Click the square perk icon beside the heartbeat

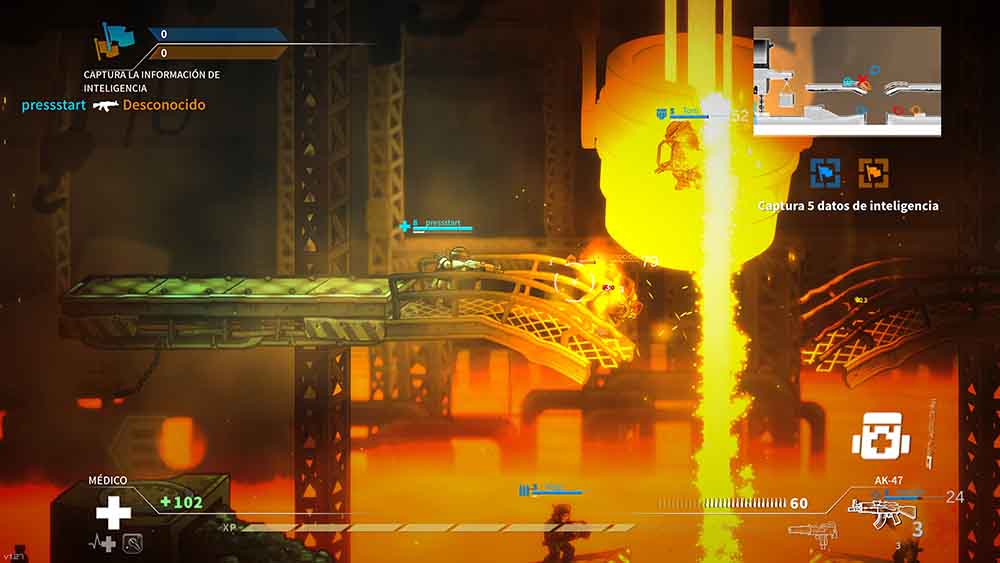point(133,543)
